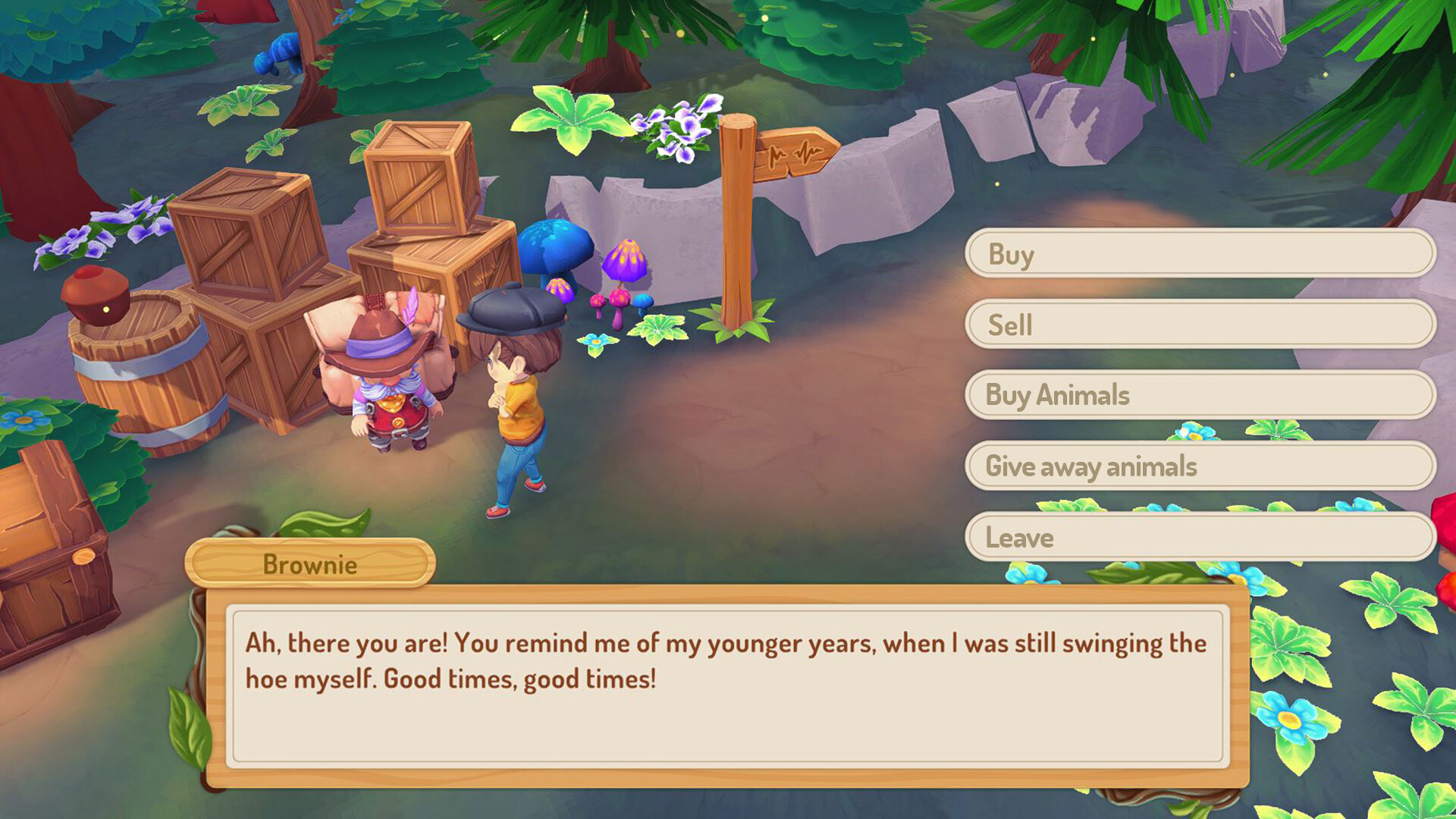The height and width of the screenshot is (819, 1456).
Task: Choose Give away animals
Action: tap(1198, 466)
